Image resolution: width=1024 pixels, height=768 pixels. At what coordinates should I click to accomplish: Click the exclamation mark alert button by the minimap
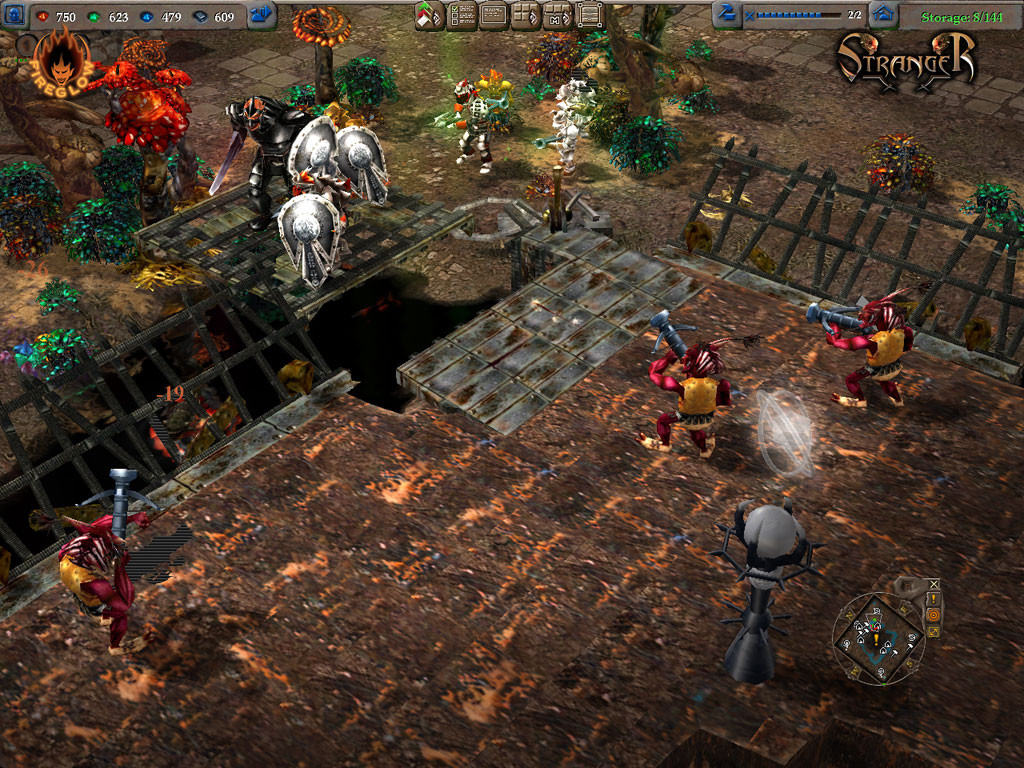934,599
